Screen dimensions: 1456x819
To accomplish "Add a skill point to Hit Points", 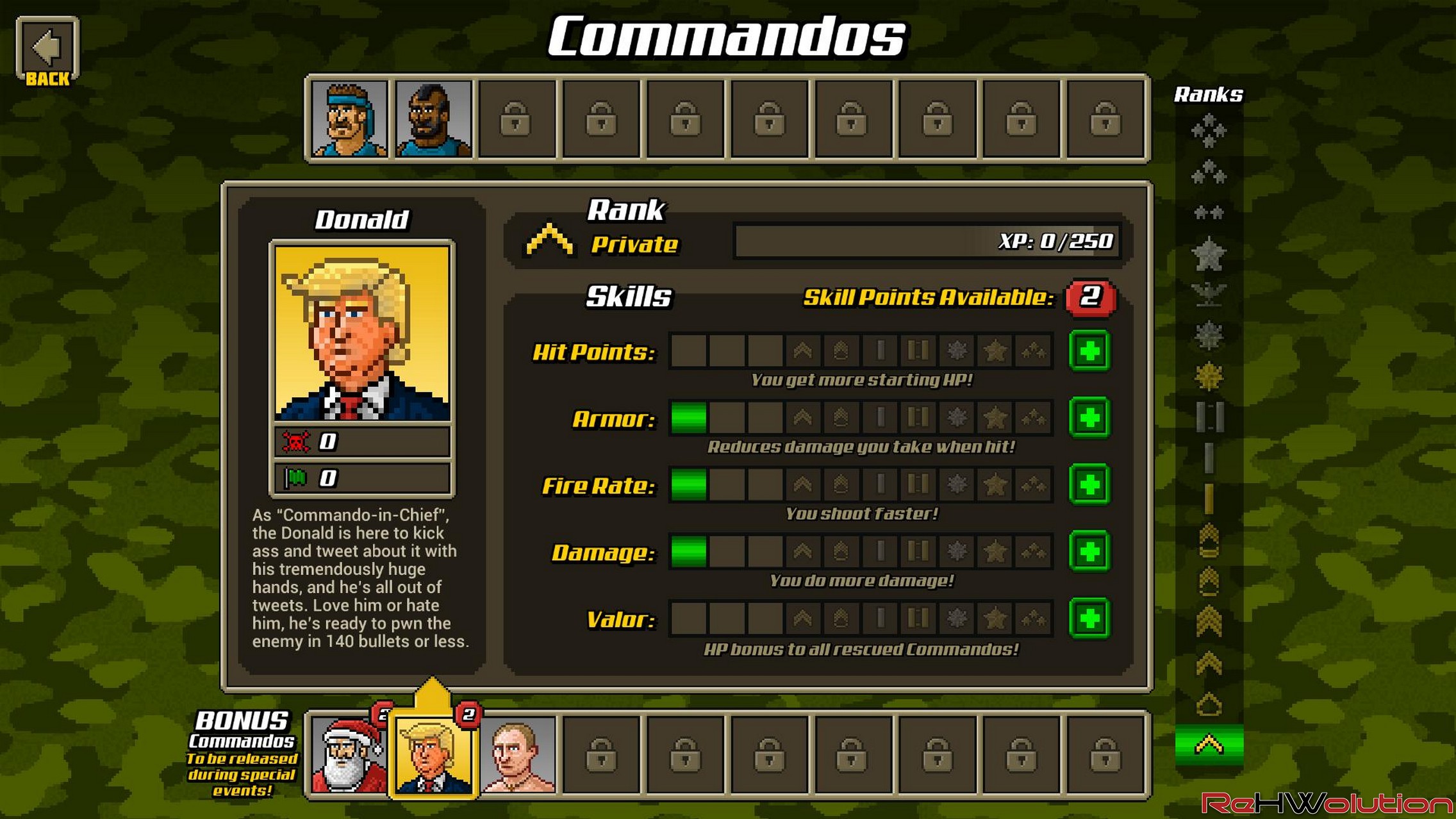I will 1089,351.
